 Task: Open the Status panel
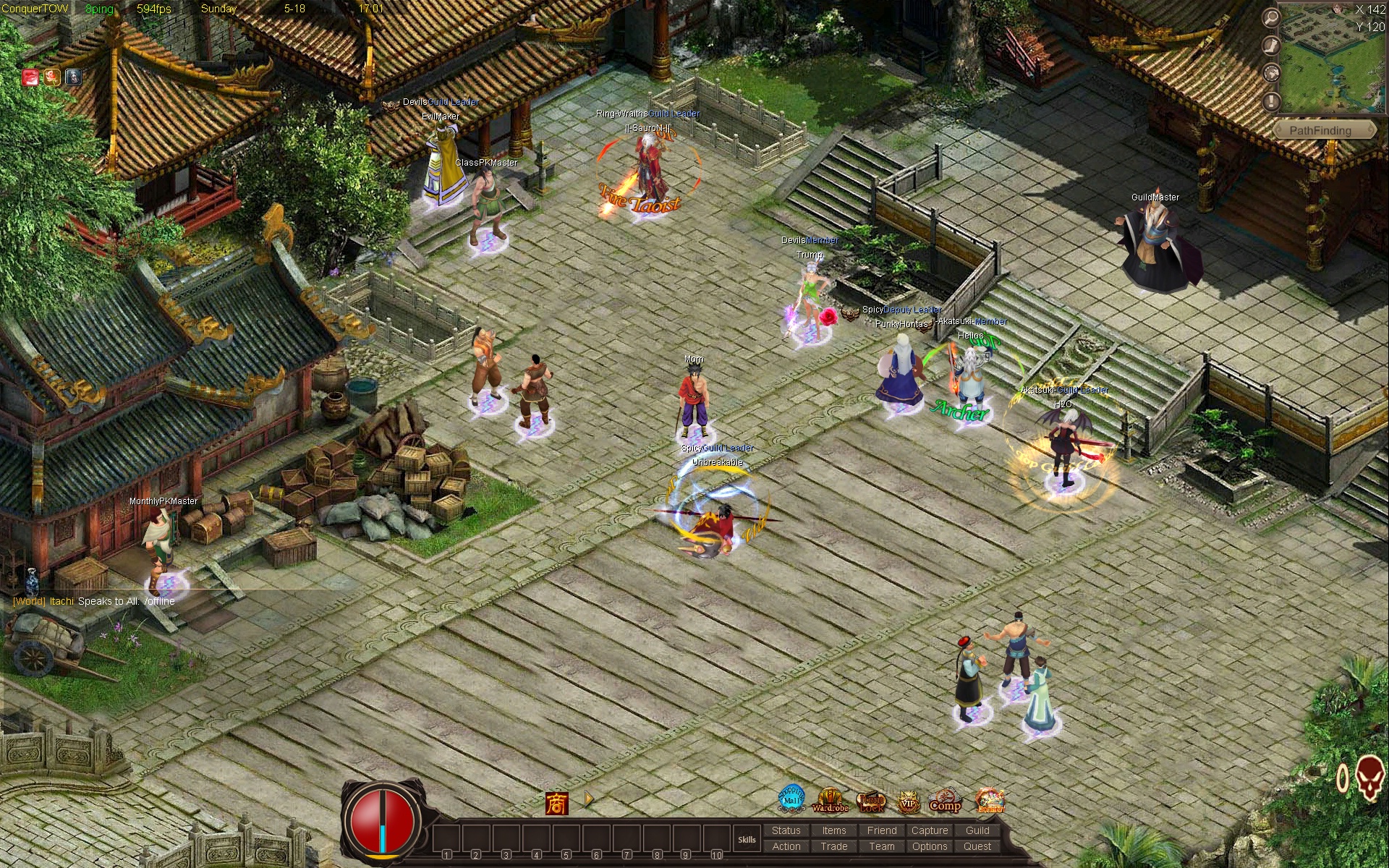click(786, 830)
